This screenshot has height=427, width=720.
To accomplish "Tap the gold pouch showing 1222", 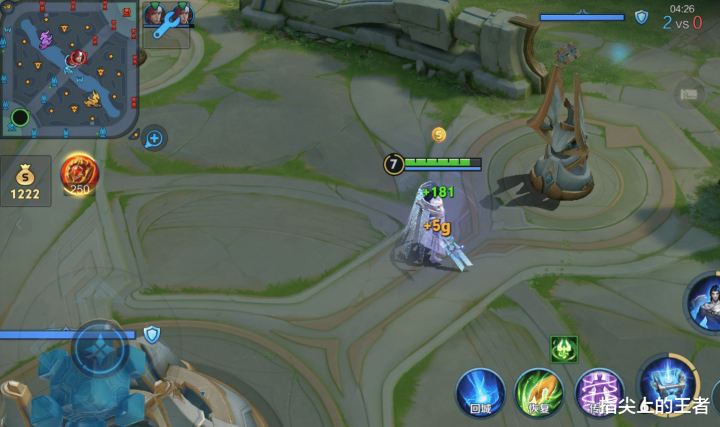I will pos(25,181).
